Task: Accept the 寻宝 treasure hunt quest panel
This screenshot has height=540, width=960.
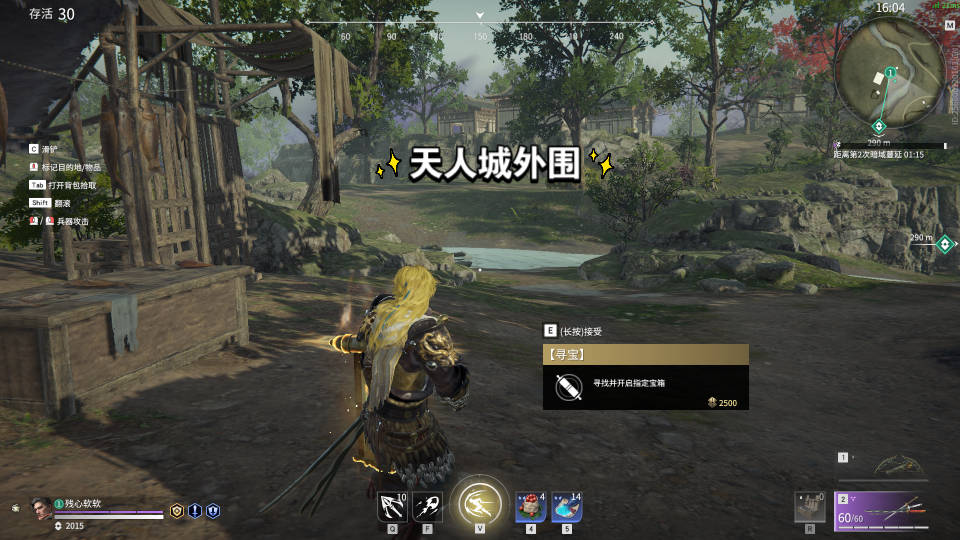Action: 645,377
